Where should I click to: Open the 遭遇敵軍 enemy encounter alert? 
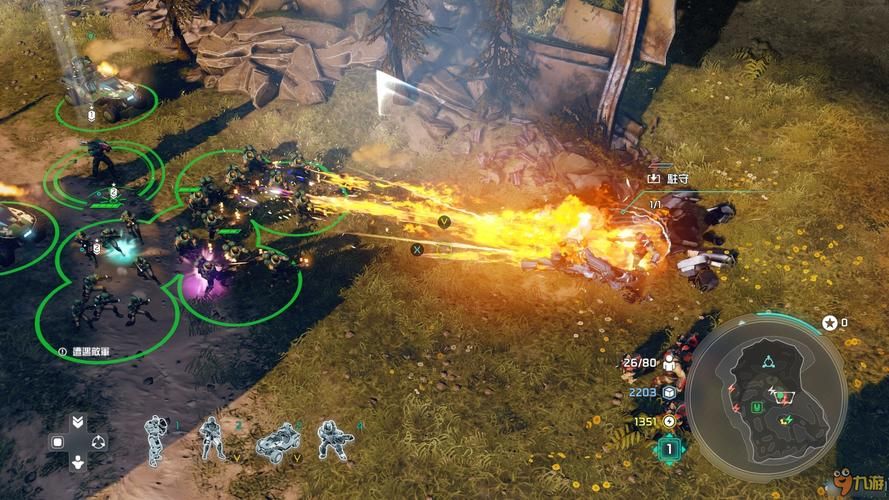coord(84,352)
